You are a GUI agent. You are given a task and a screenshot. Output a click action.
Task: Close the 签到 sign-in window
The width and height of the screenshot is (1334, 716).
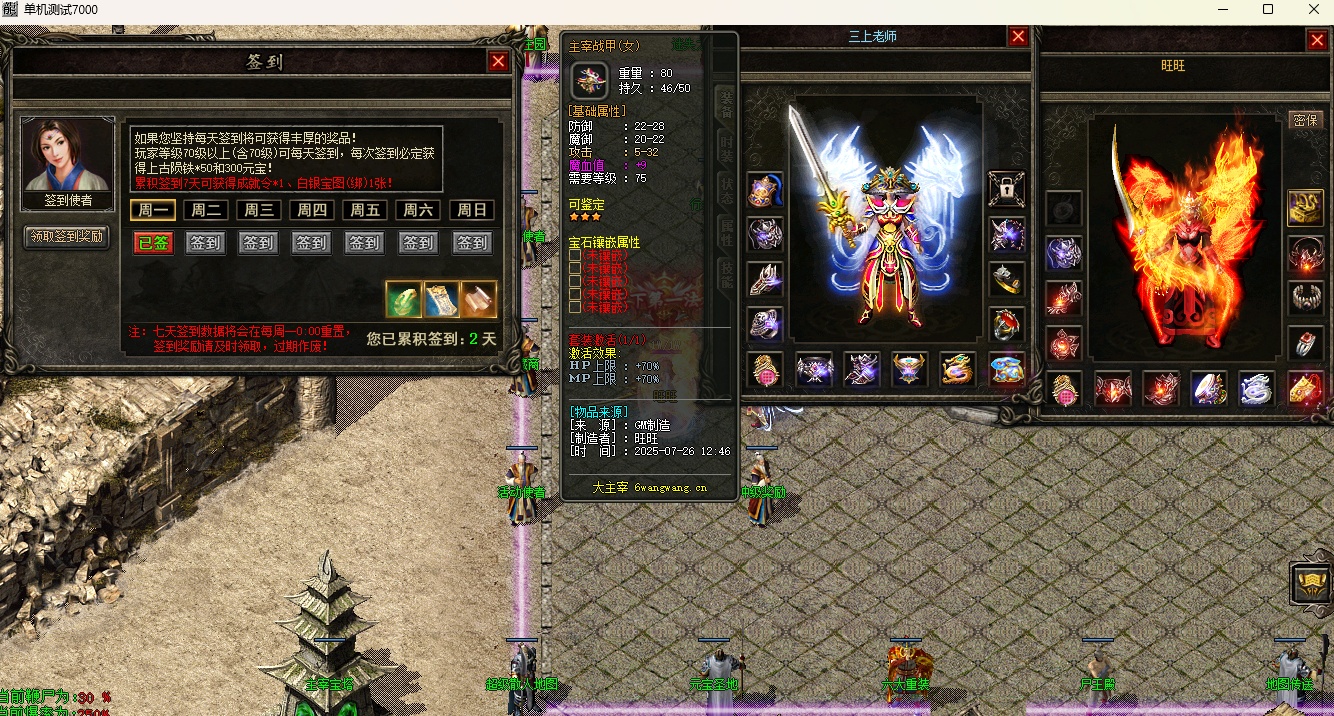pos(498,61)
